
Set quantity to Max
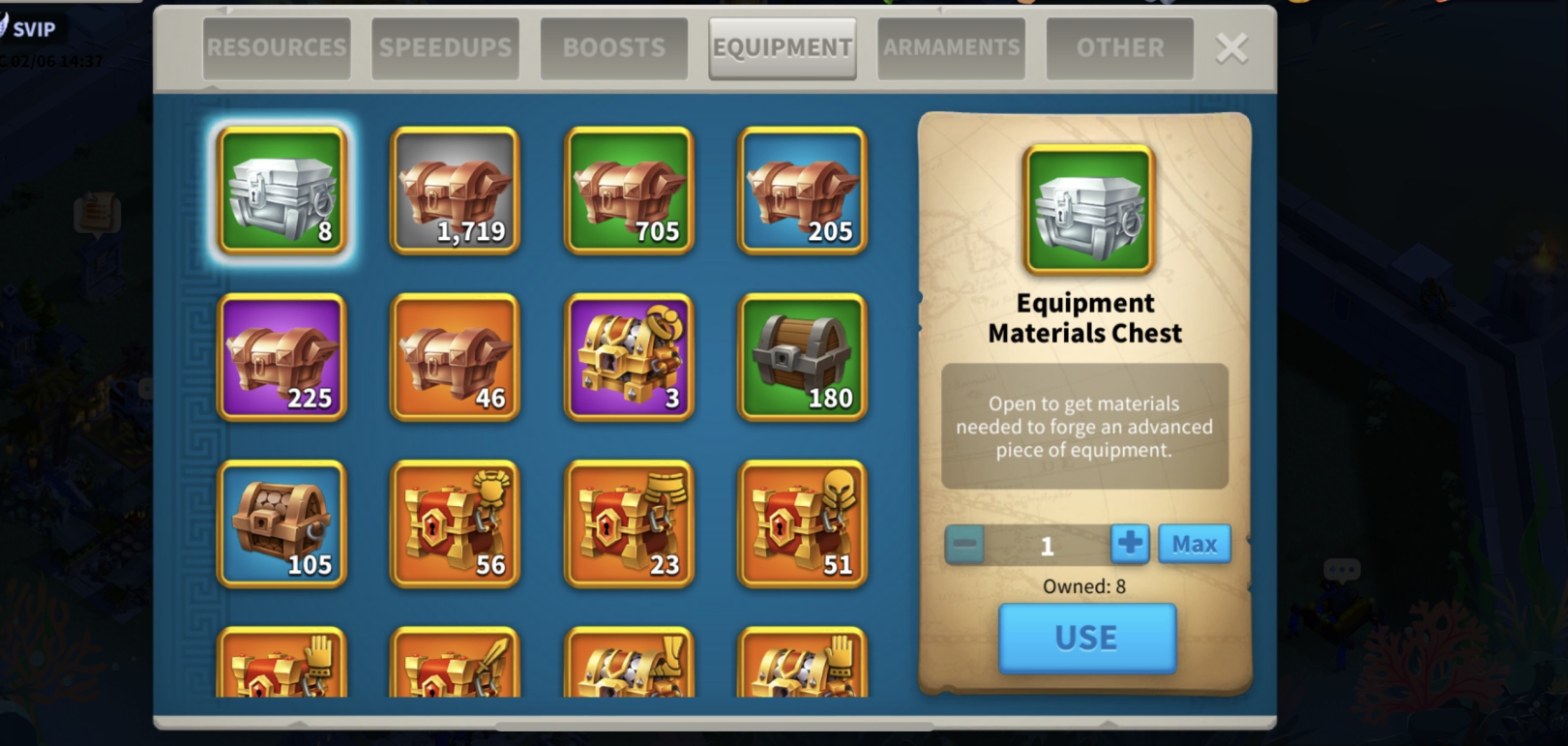click(1195, 544)
